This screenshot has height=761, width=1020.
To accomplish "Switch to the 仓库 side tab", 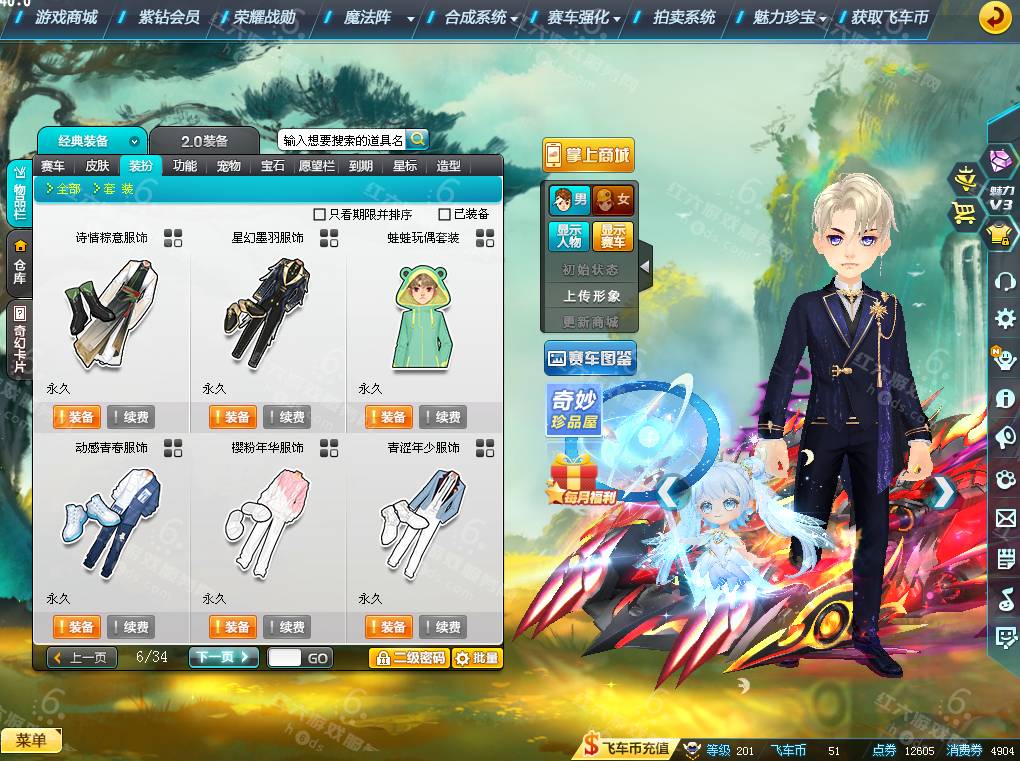I will [x=19, y=262].
